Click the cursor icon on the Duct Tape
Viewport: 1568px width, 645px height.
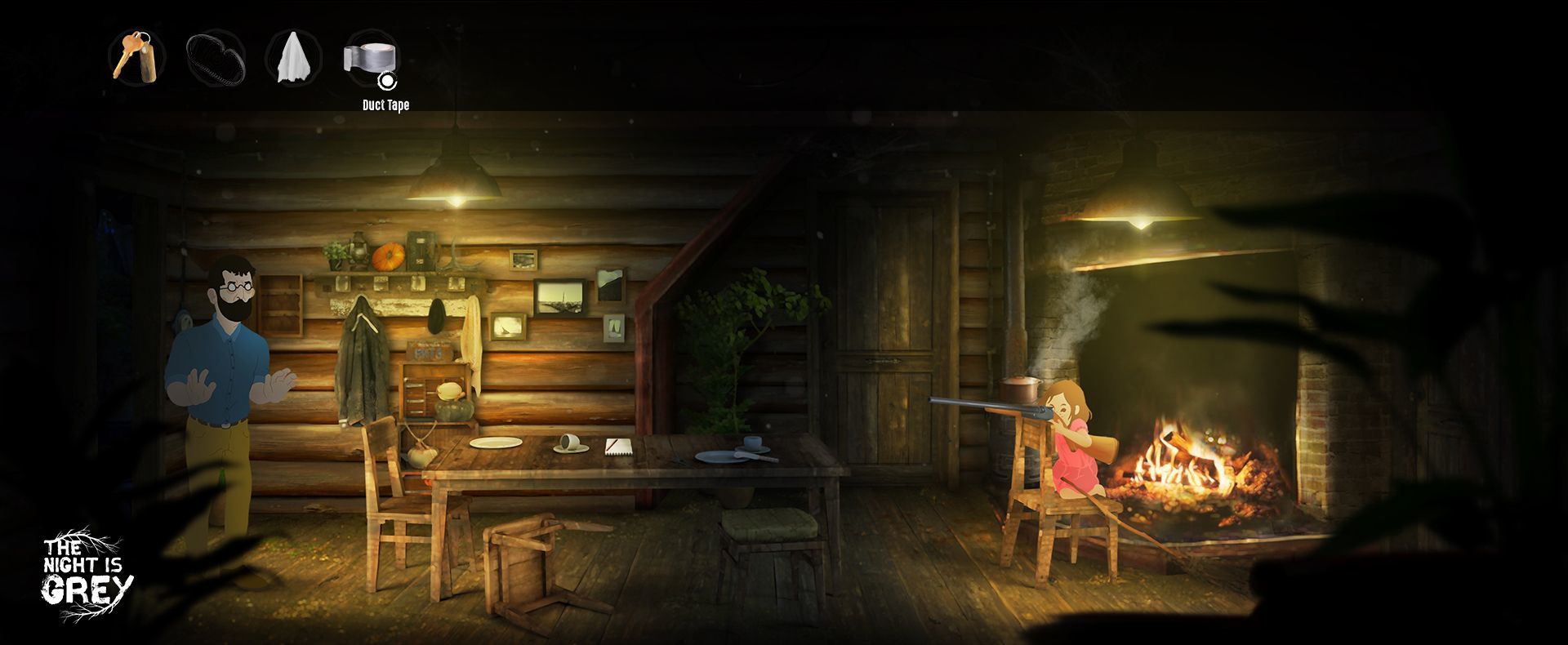389,80
